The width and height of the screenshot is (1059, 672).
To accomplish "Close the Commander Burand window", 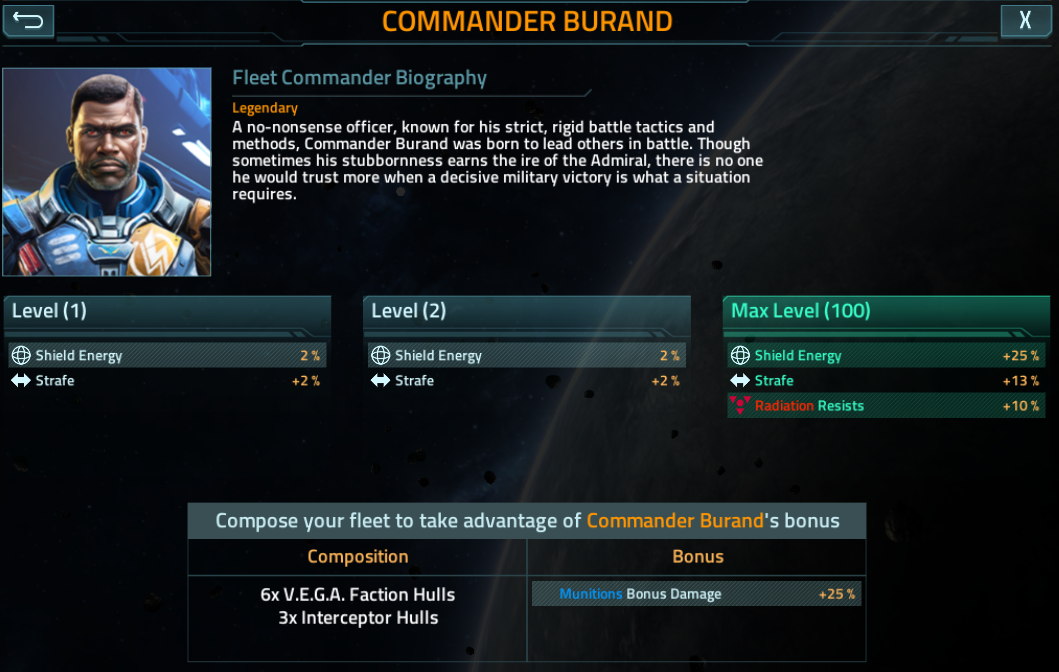I will point(1025,21).
